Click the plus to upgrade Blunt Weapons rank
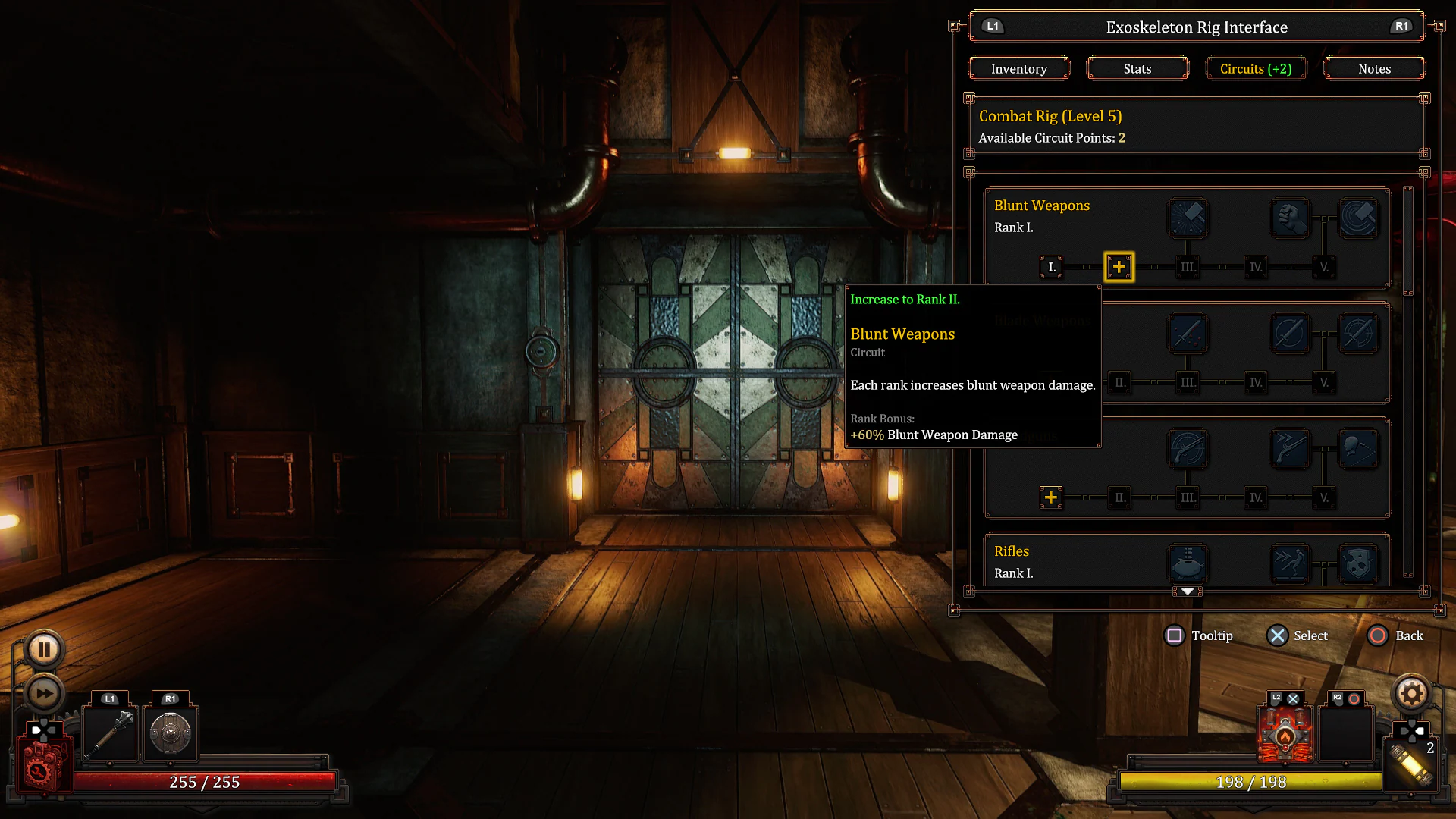This screenshot has height=819, width=1456. click(1119, 266)
